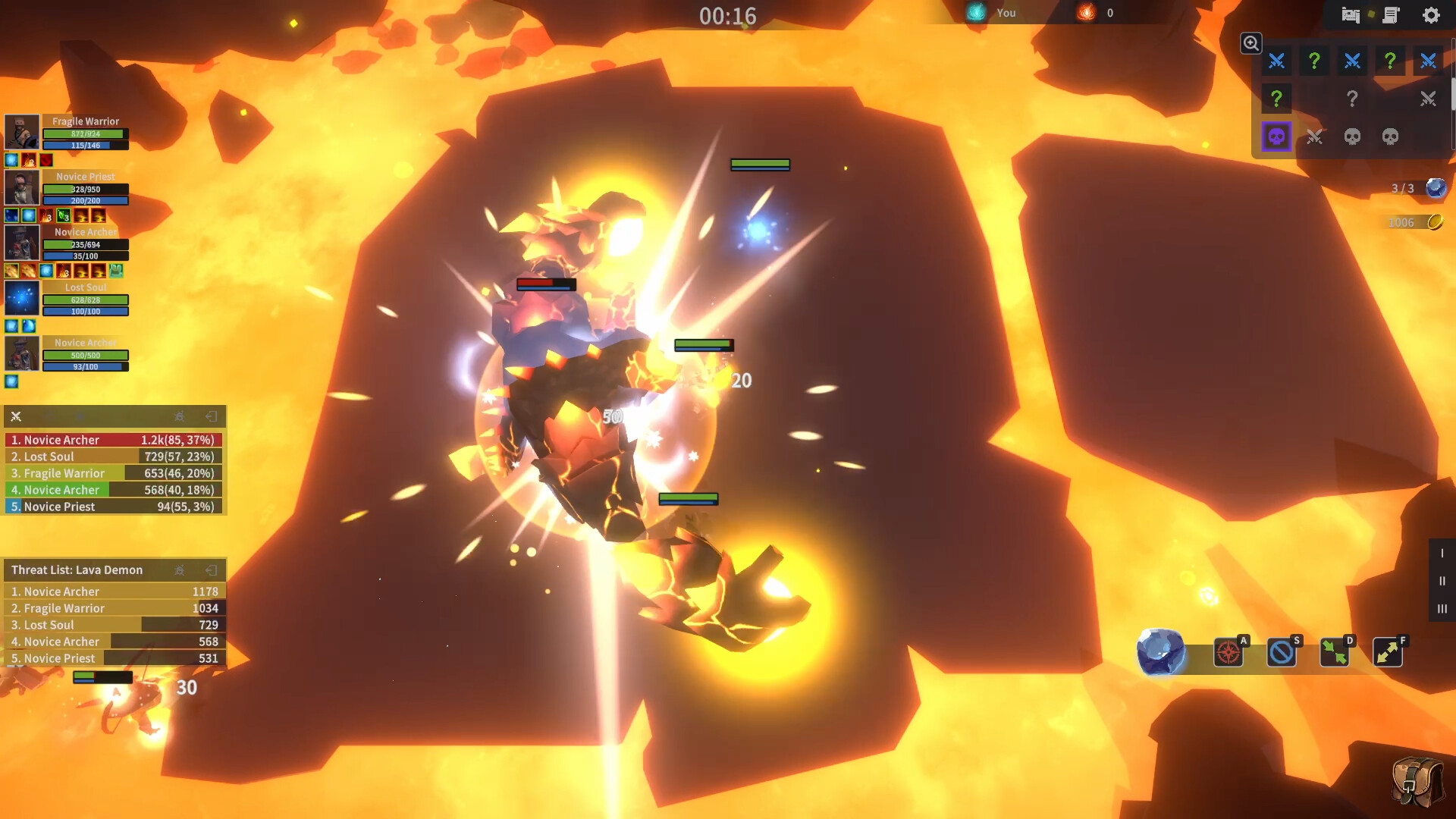Open a green question mark mystery encounter
1456x819 pixels.
[x=1314, y=61]
